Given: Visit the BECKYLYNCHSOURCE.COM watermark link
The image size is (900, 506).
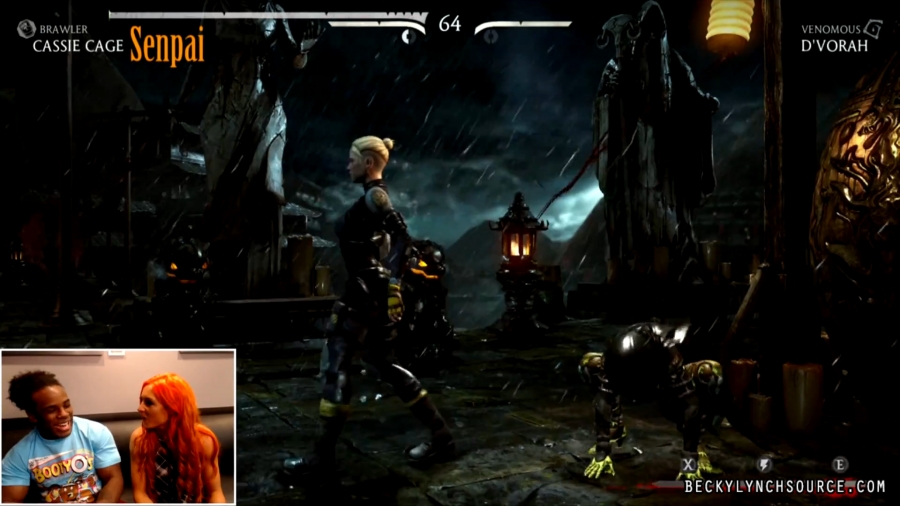Looking at the screenshot, I should [x=785, y=487].
